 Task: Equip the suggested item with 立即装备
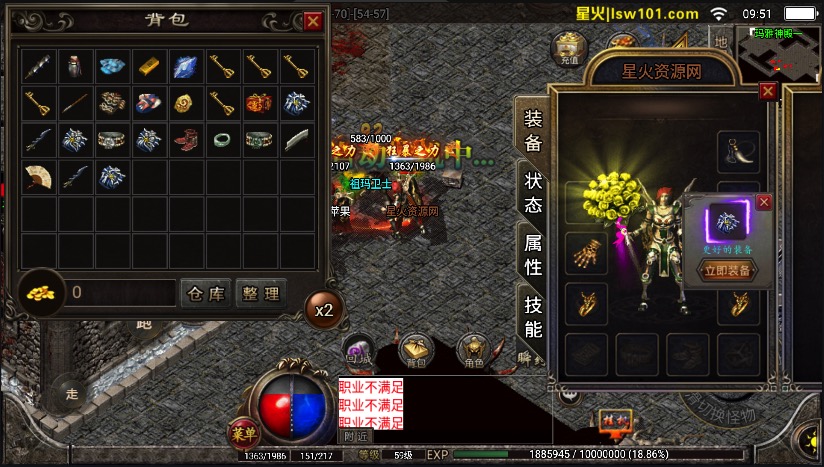click(x=727, y=270)
